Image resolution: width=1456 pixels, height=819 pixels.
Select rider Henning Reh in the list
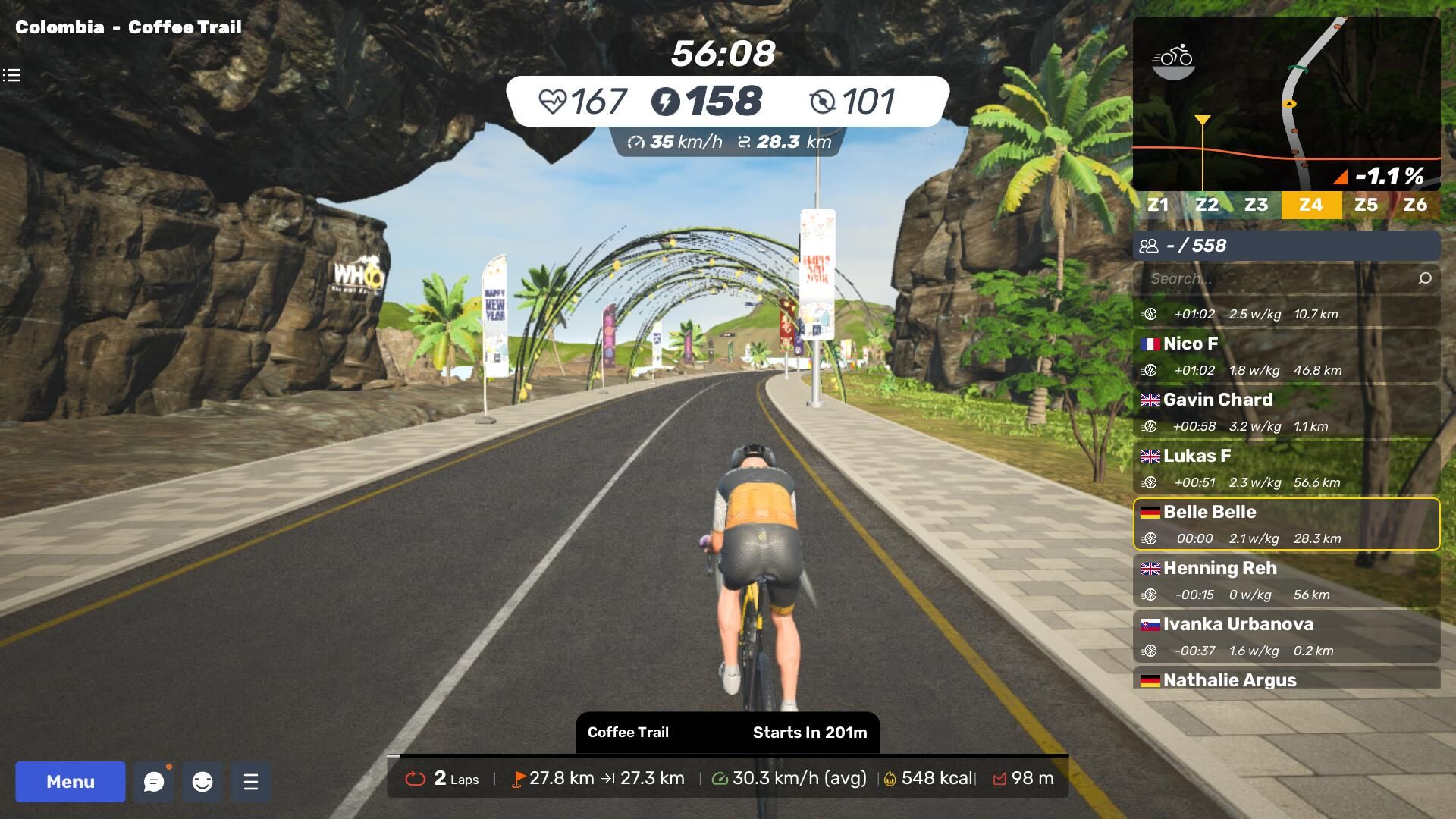pos(1286,580)
